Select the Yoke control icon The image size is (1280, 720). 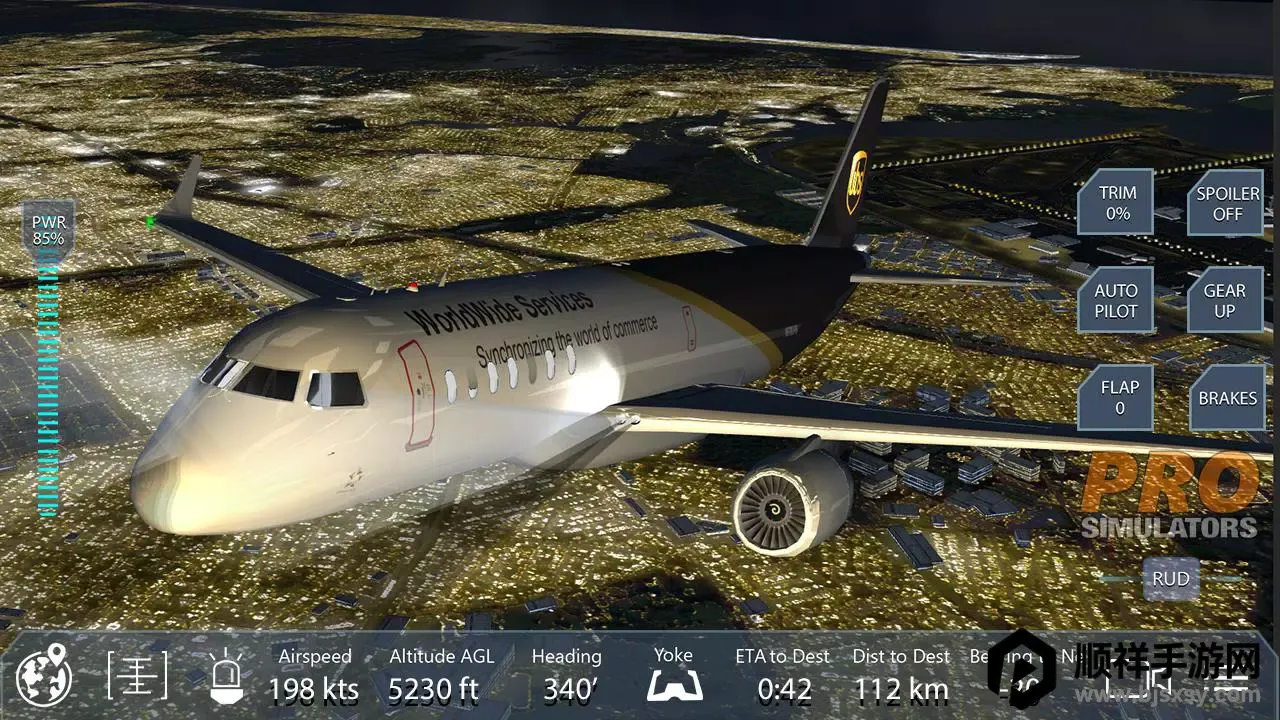(x=674, y=674)
